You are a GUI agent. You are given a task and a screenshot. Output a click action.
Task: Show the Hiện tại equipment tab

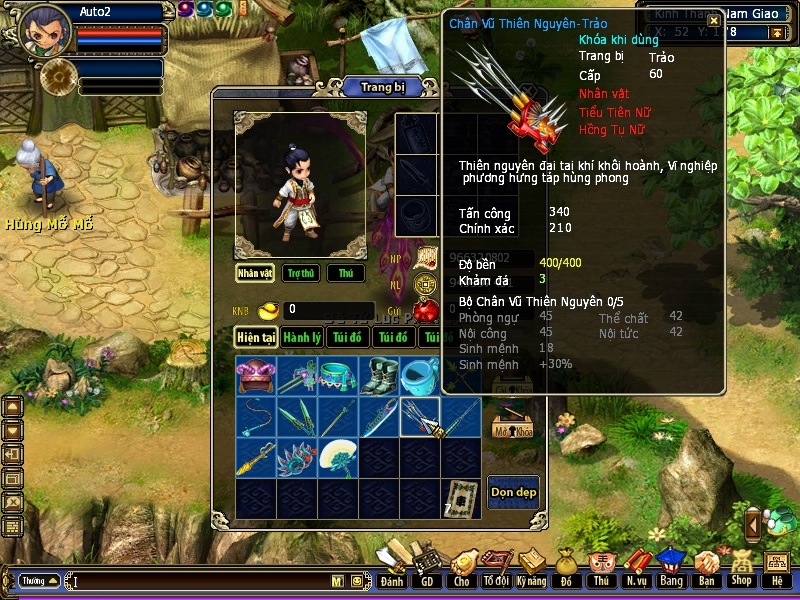pyautogui.click(x=256, y=338)
